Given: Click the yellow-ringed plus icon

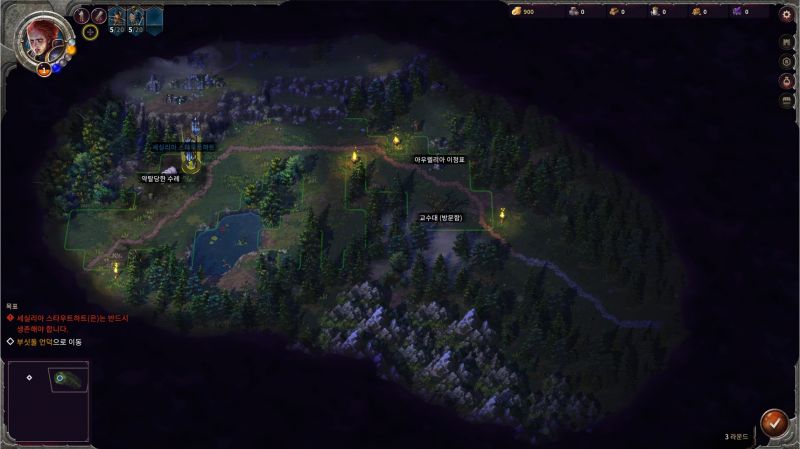Looking at the screenshot, I should pos(90,32).
